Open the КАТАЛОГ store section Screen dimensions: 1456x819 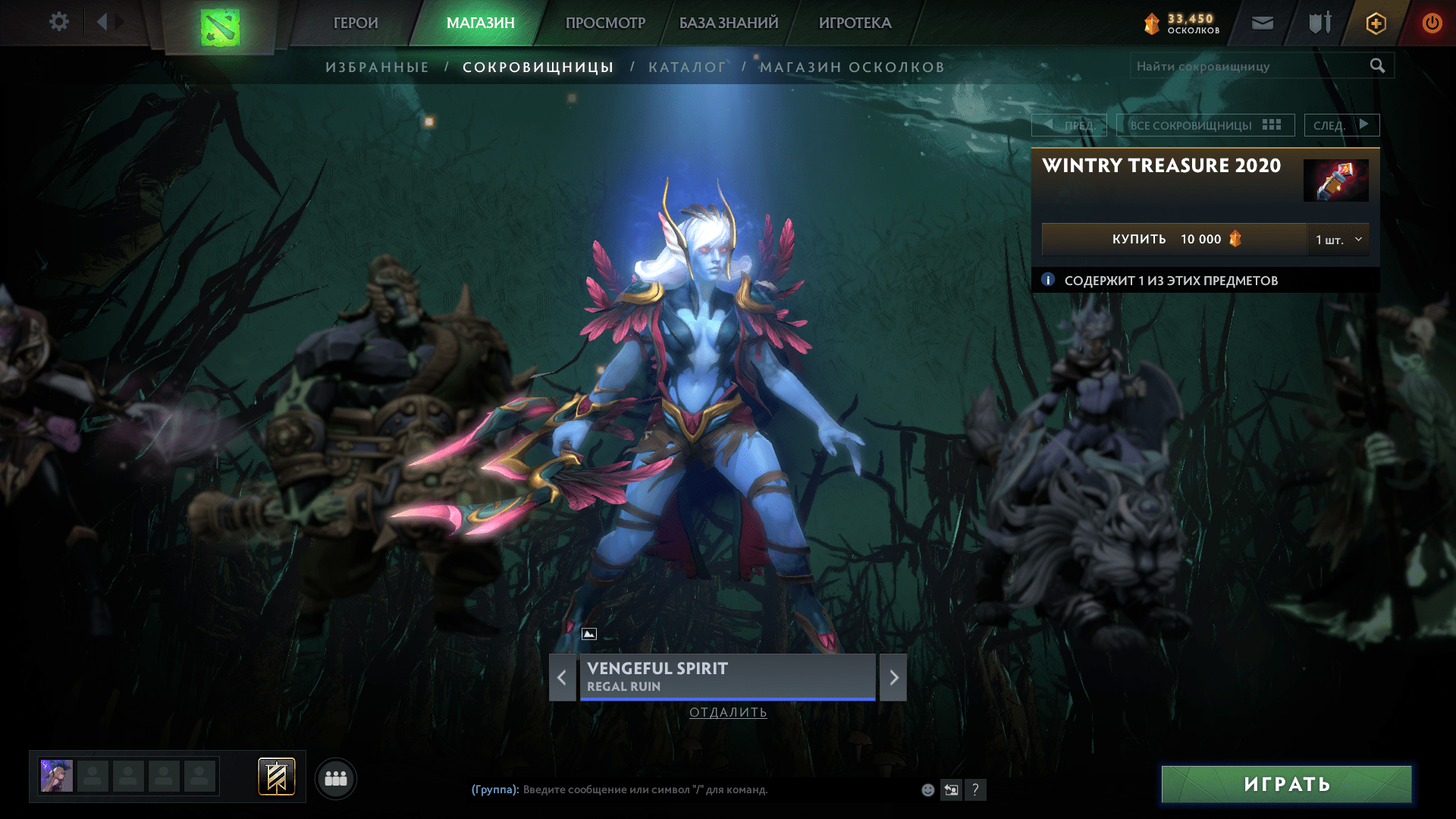tap(687, 67)
